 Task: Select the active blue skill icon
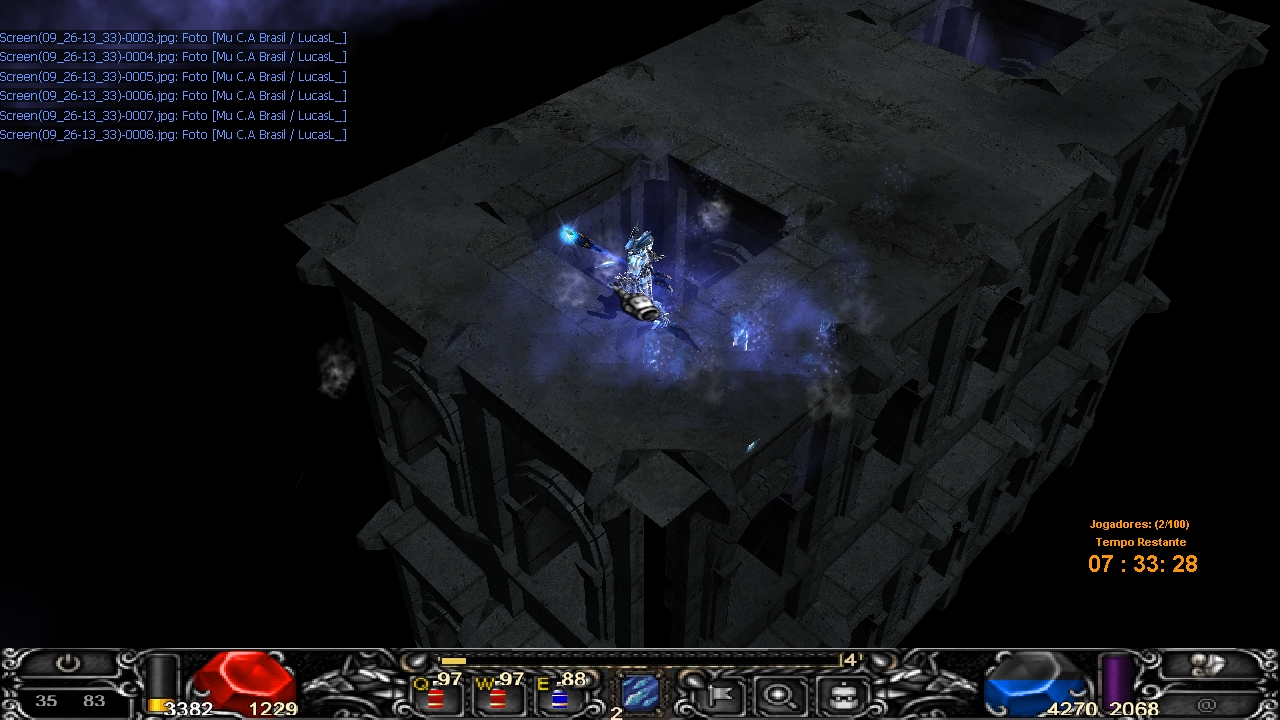640,691
